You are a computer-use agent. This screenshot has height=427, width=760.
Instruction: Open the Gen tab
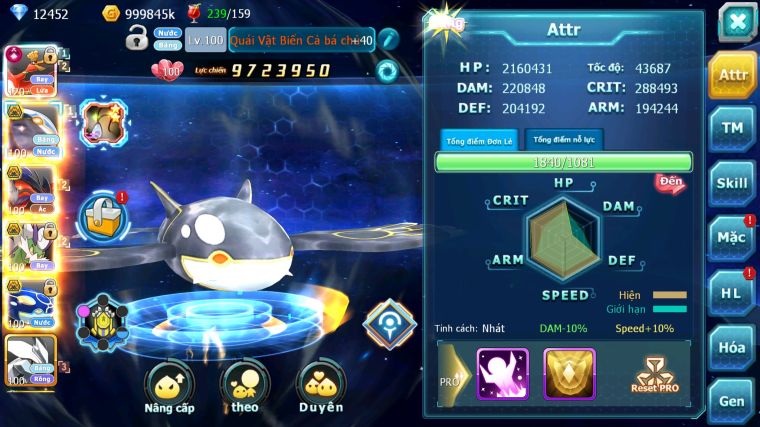pyautogui.click(x=733, y=400)
